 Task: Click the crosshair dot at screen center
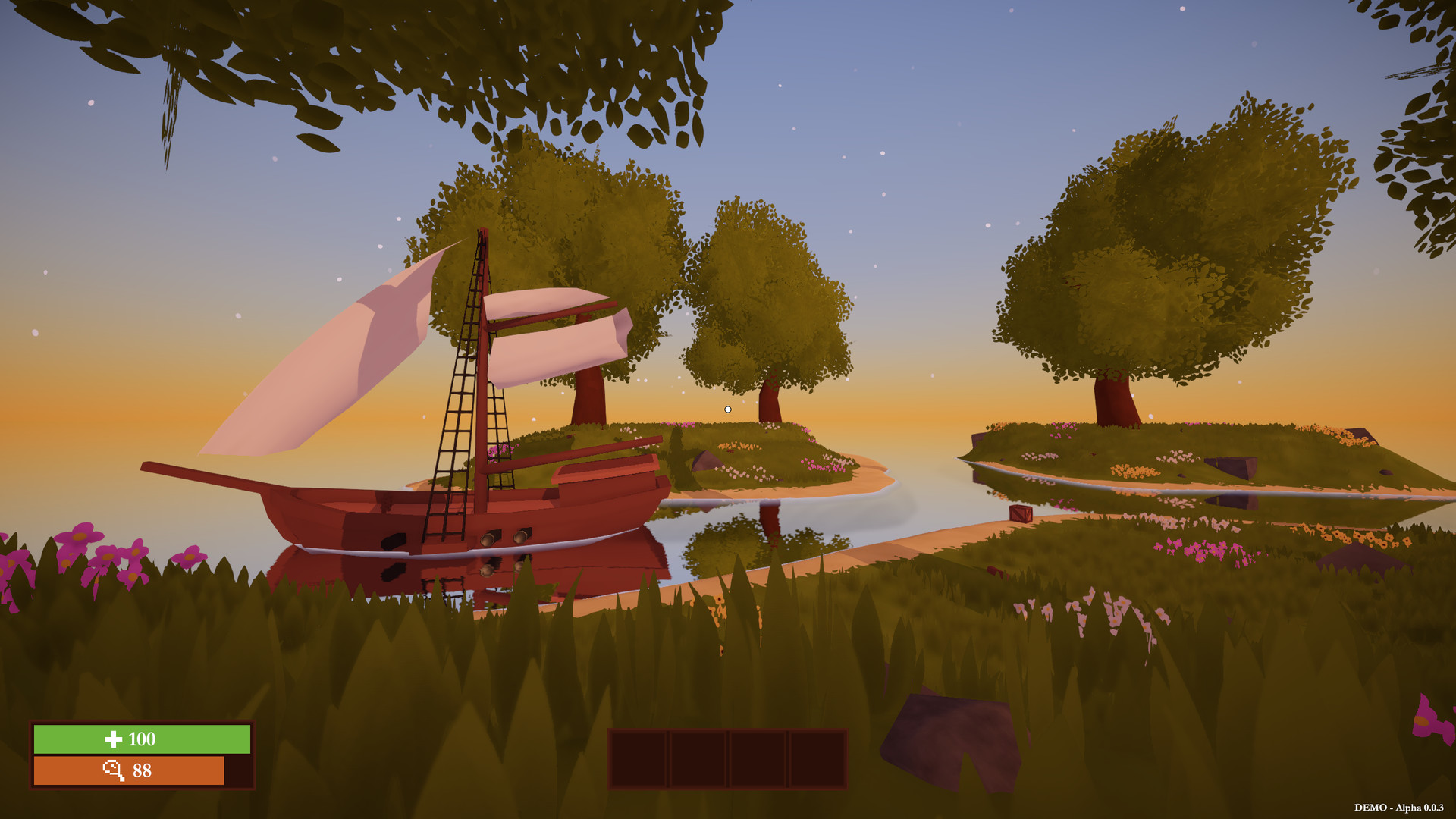tap(727, 408)
